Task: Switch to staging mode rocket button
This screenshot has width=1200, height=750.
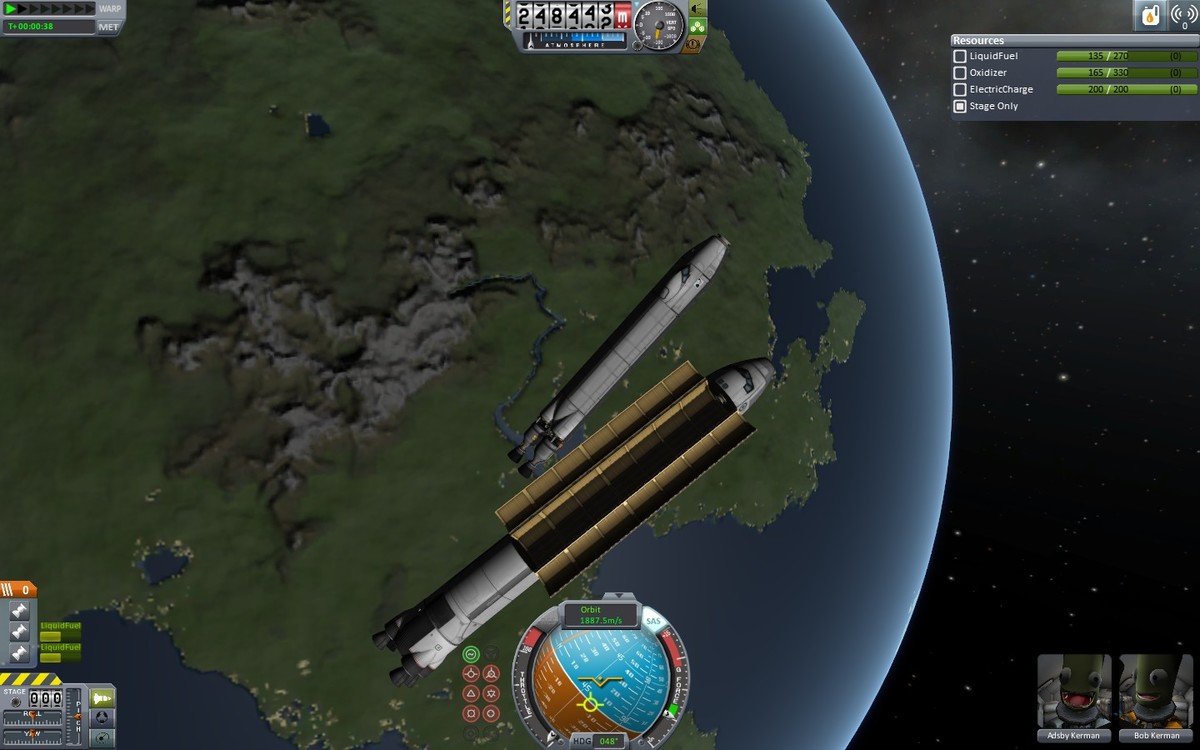Action: click(102, 697)
